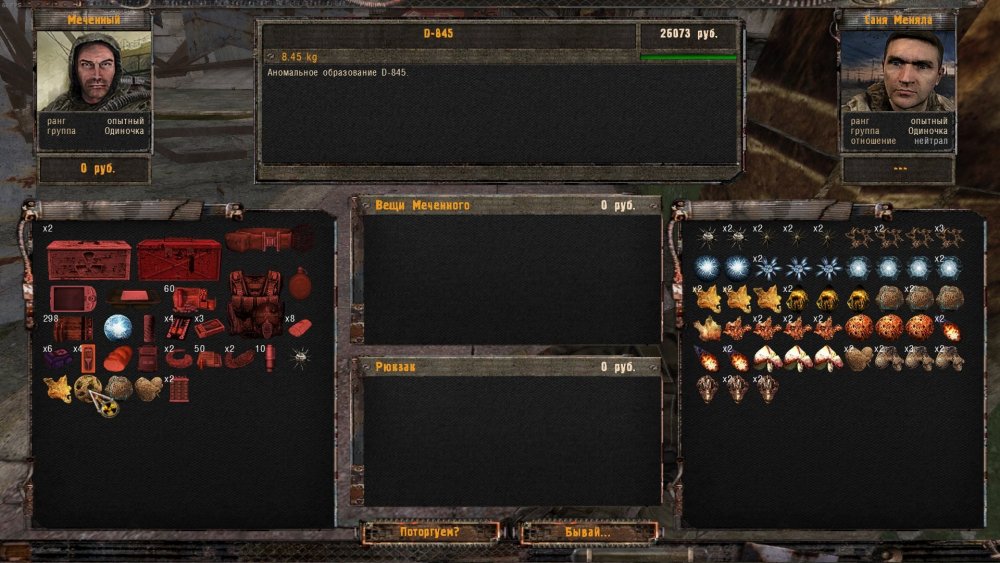Choose the blue glowing sphere in the player inventory
The image size is (1000, 563).
click(118, 328)
